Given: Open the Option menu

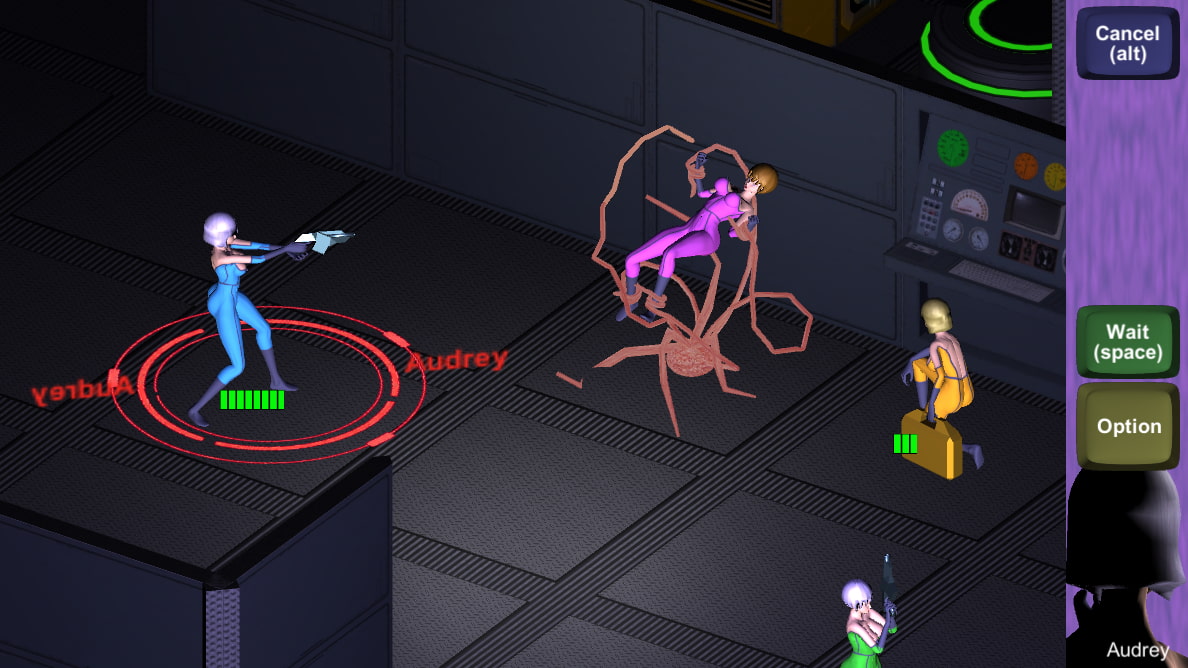Looking at the screenshot, I should tap(1127, 427).
